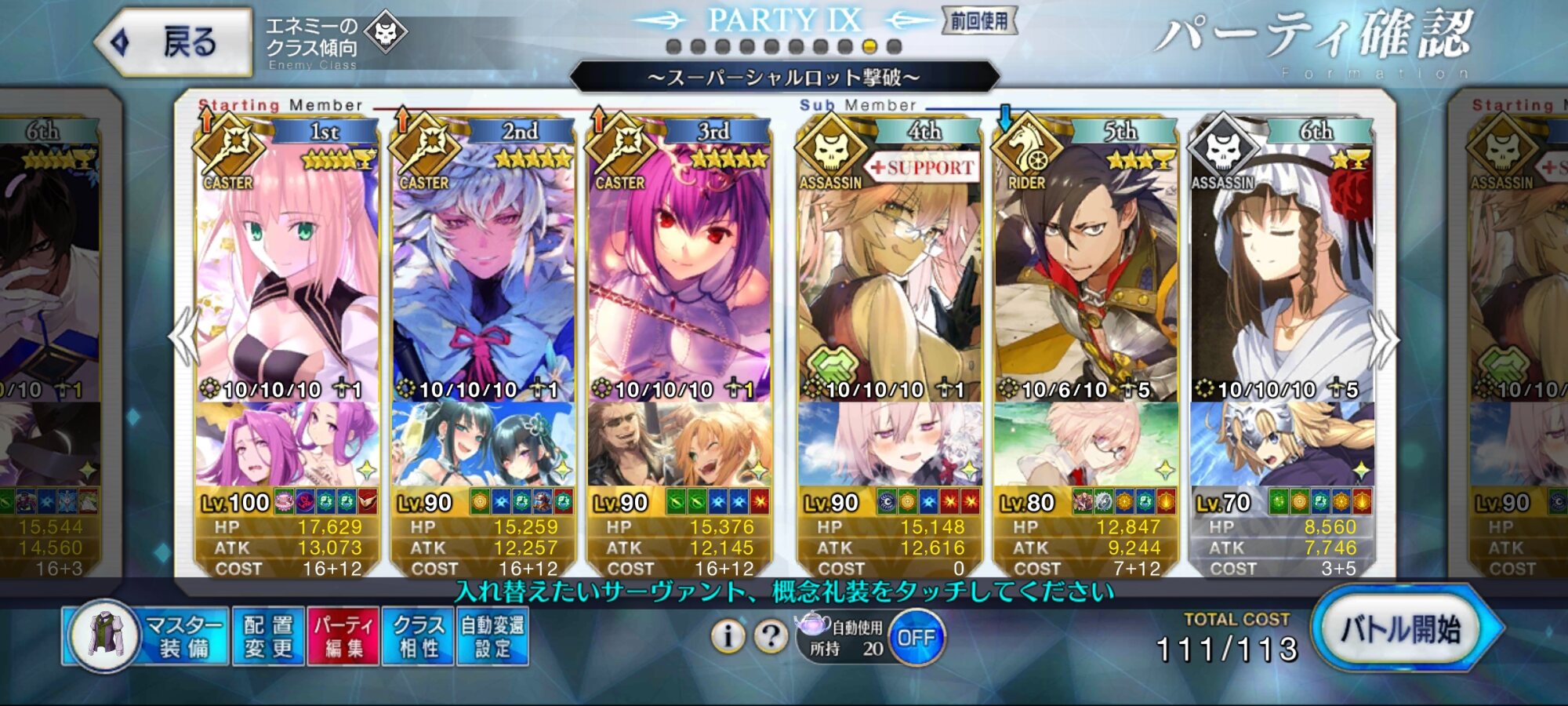Change the Lv.70 Assassin's craft essence
This screenshot has height=706, width=1568.
(x=1281, y=444)
